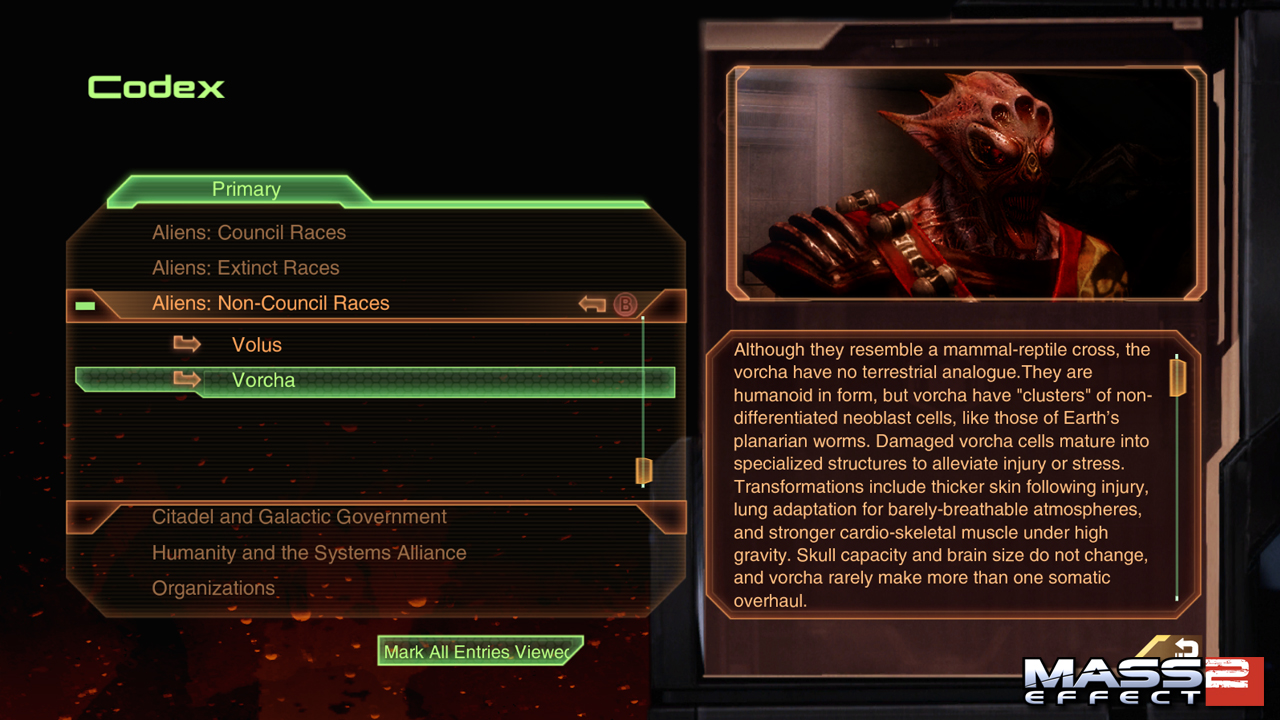Collapse Aliens: Non-Council Races category
The image size is (1280, 720).
[x=270, y=303]
